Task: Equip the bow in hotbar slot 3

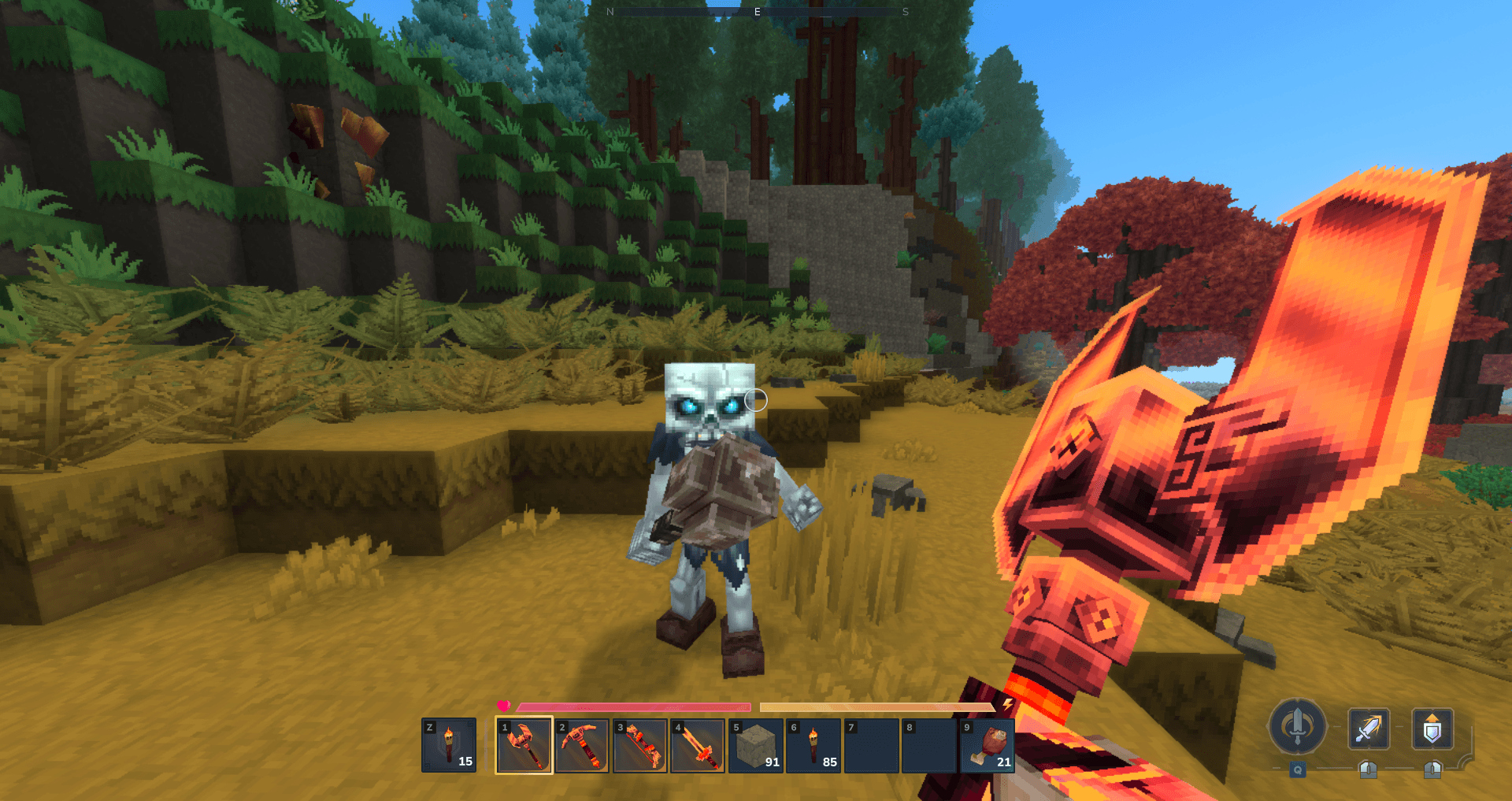Action: [640, 745]
